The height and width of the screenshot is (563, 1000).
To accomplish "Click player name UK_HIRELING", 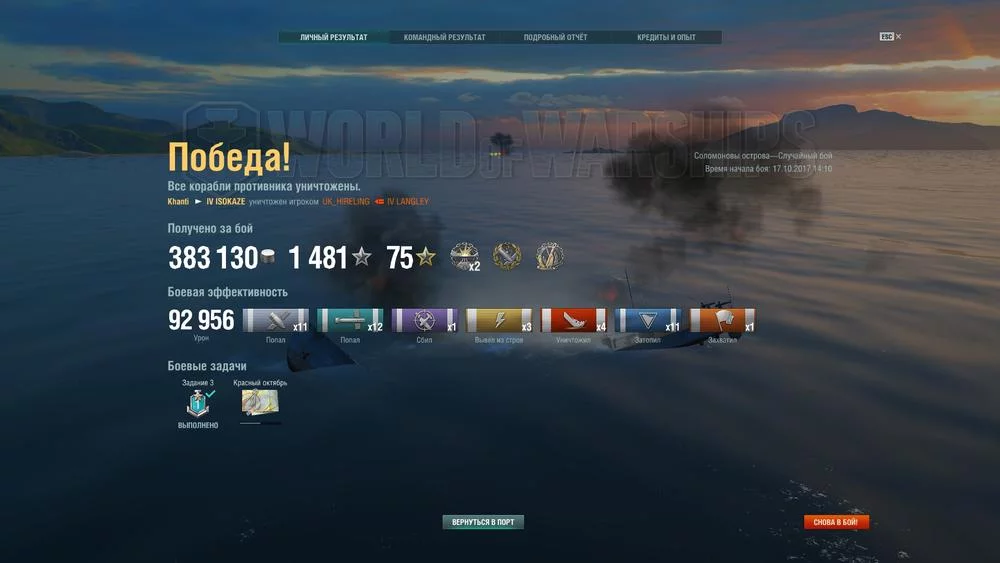I will [x=346, y=202].
